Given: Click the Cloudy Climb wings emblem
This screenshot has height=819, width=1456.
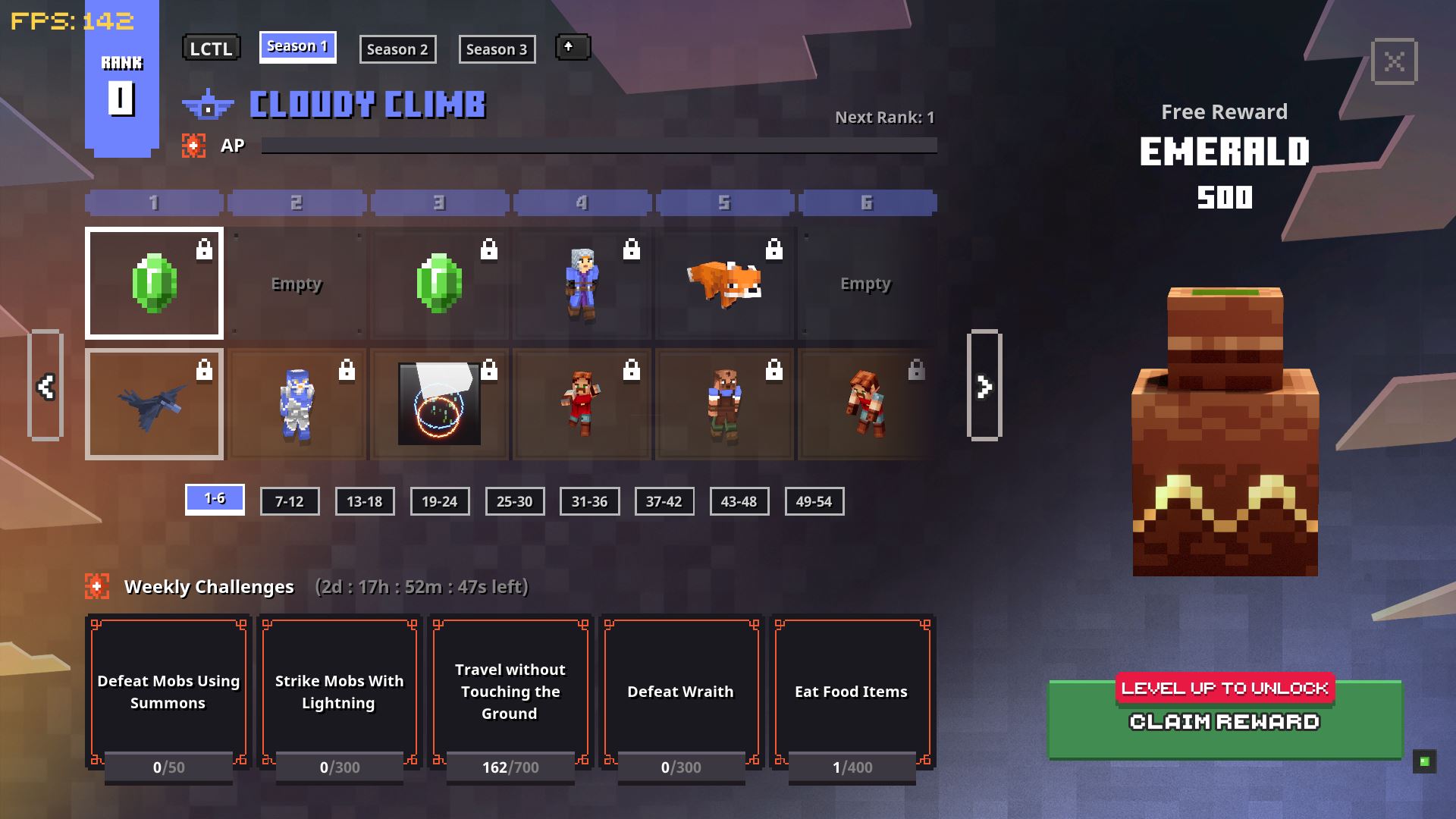Looking at the screenshot, I should 206,105.
